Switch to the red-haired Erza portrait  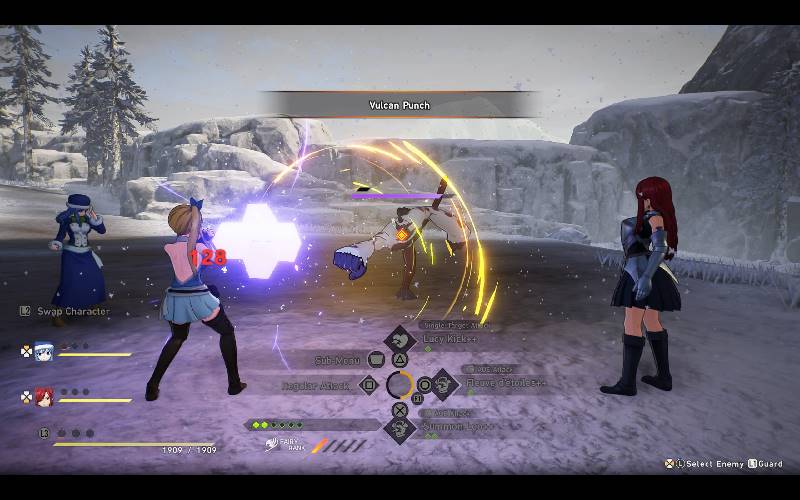pos(43,397)
